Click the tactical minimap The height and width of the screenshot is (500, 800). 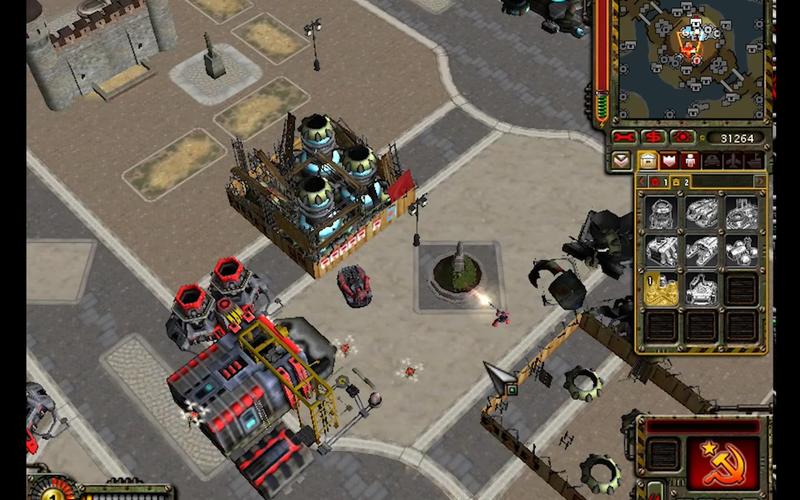click(689, 58)
